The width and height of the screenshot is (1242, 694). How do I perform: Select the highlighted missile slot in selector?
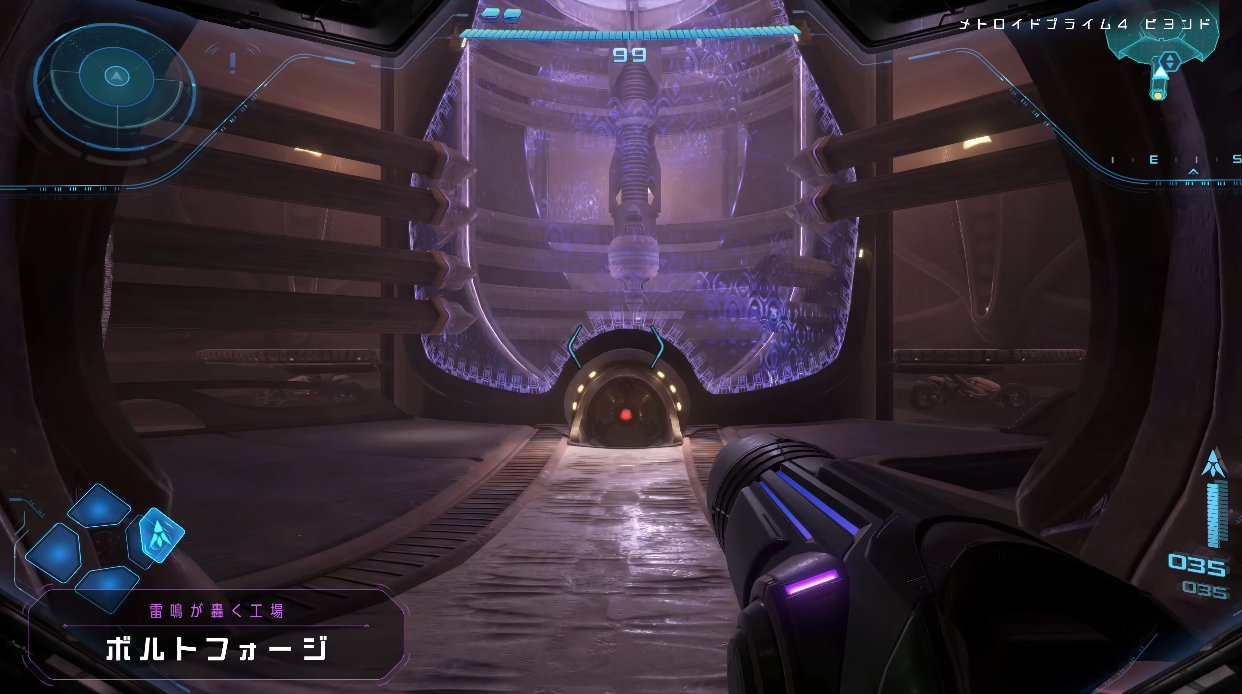tap(160, 535)
